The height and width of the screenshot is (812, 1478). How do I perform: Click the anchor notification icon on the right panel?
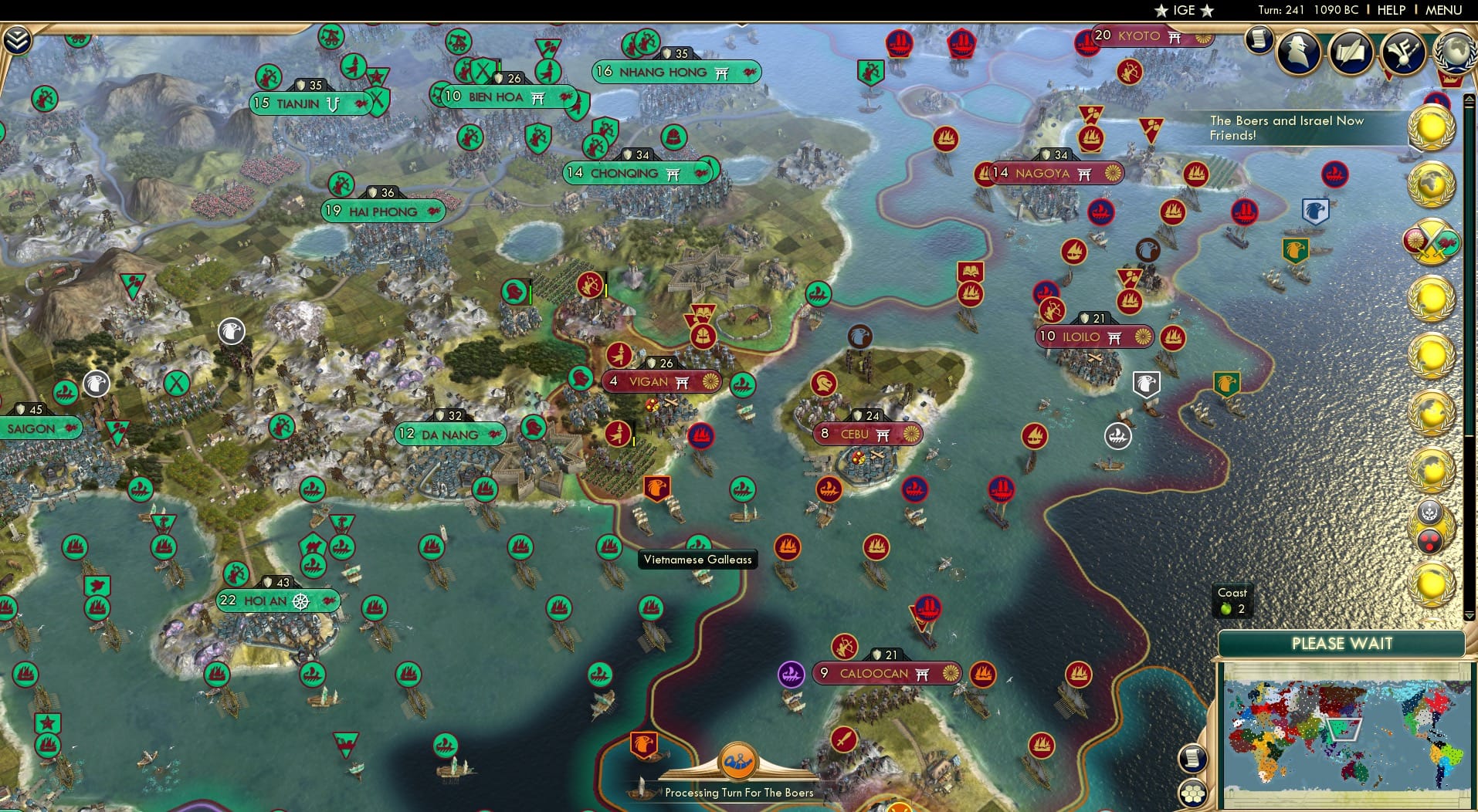tap(1429, 512)
